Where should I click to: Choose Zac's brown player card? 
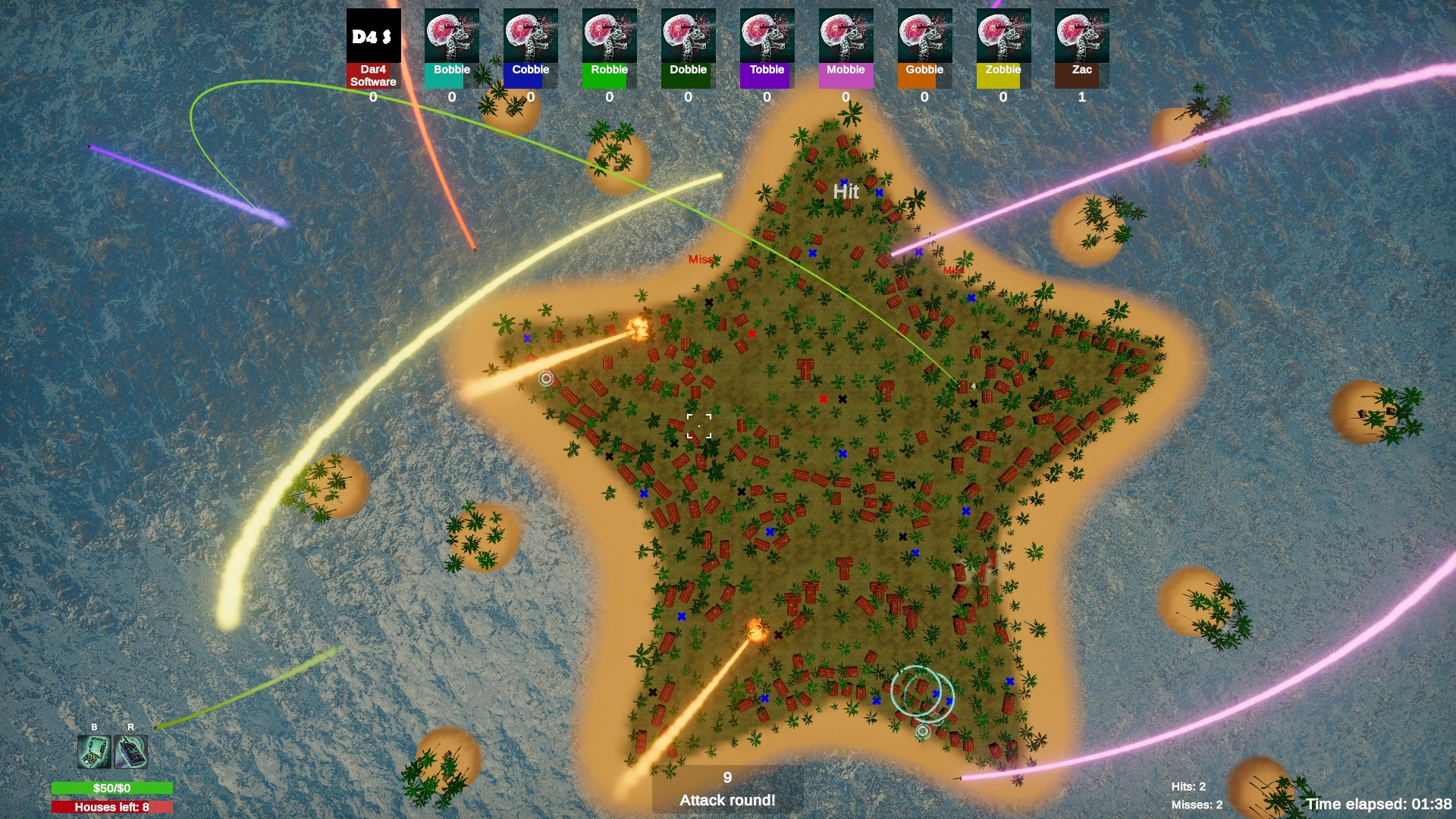1082,48
